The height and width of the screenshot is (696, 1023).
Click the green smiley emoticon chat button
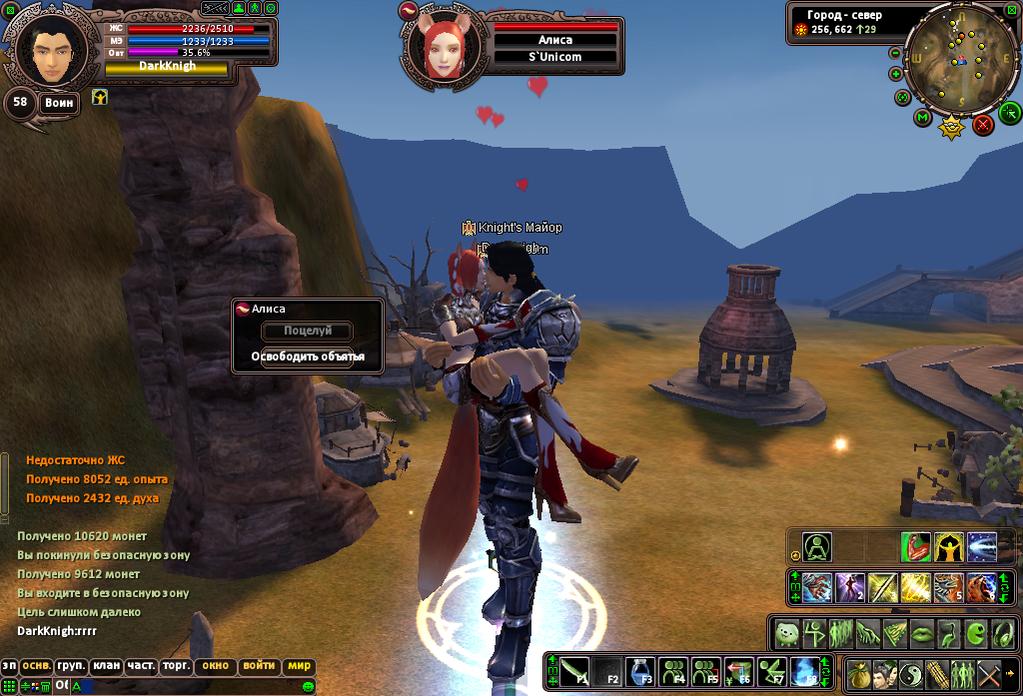click(310, 686)
